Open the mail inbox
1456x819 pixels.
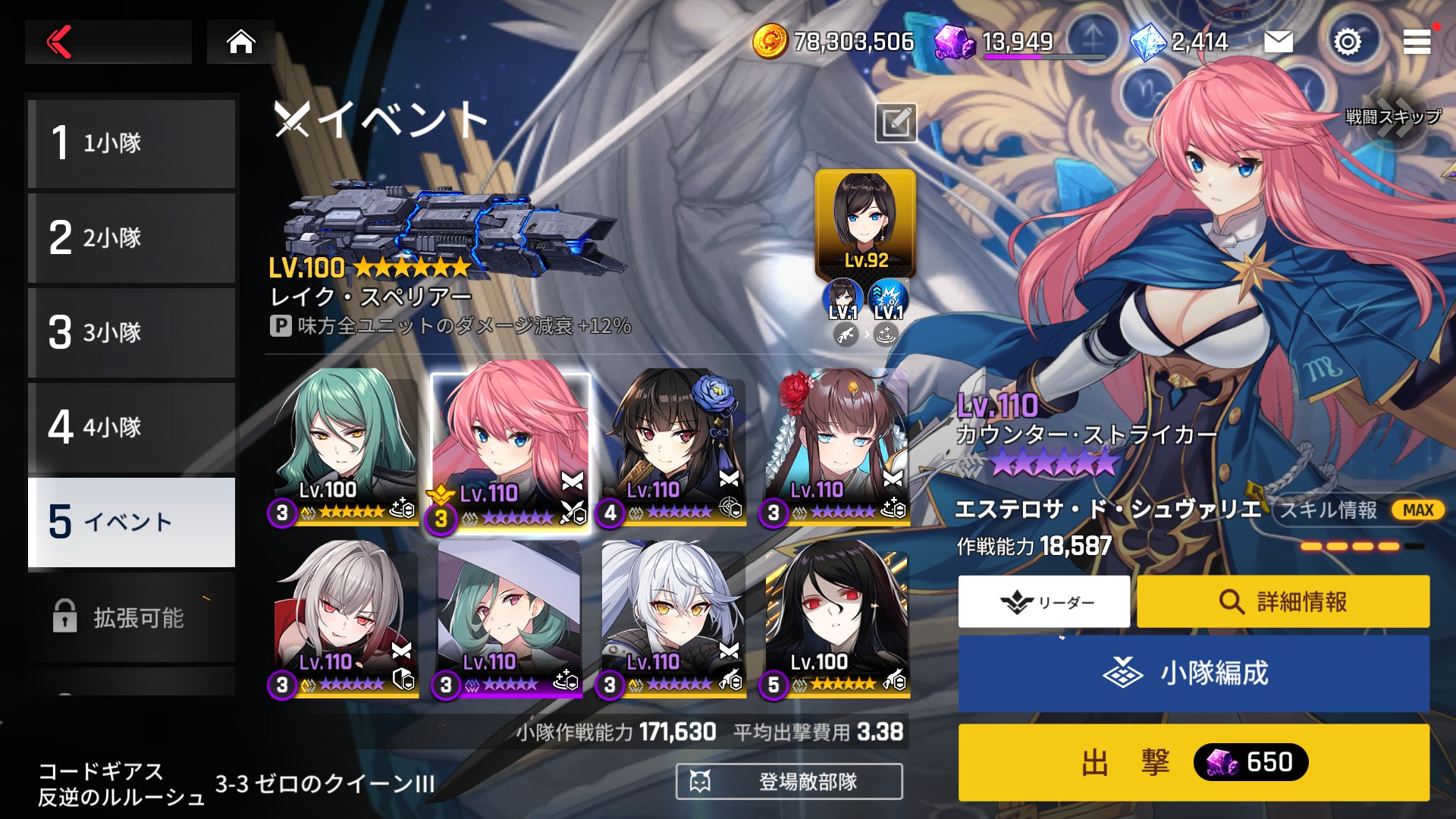1279,42
